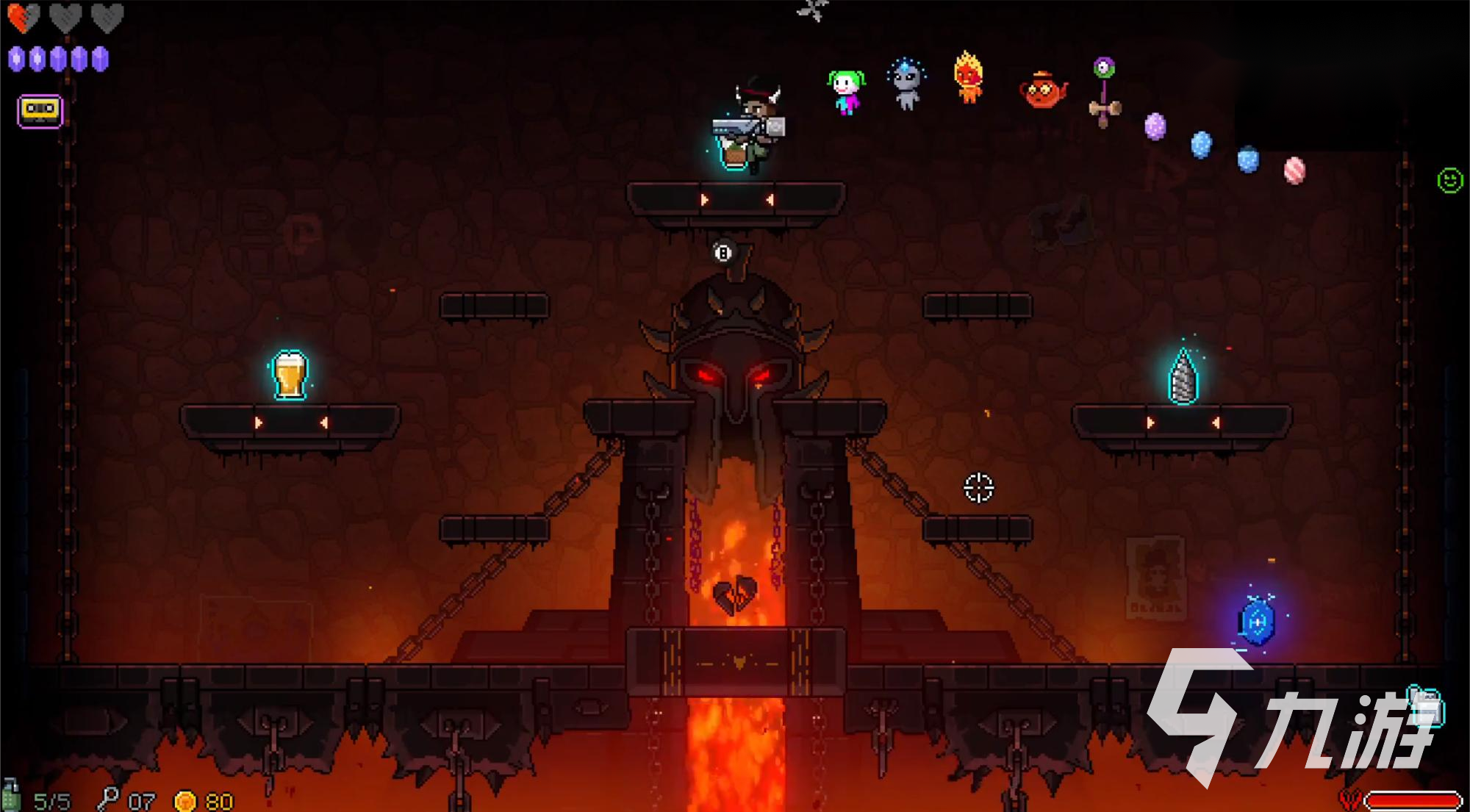Open the 九游 watermark logo
Screen dimensions: 1470x812
[x=1290, y=716]
